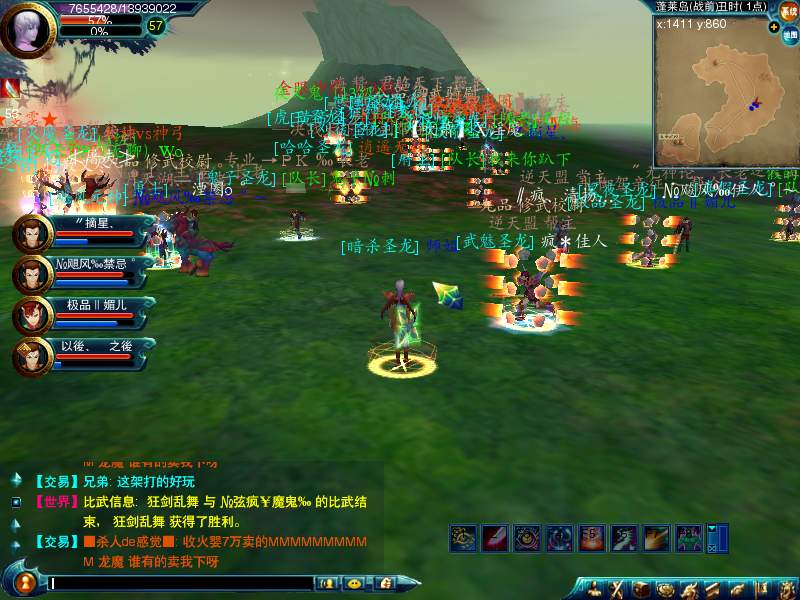
Task: Select party member 以後、之後
Action: 33,356
